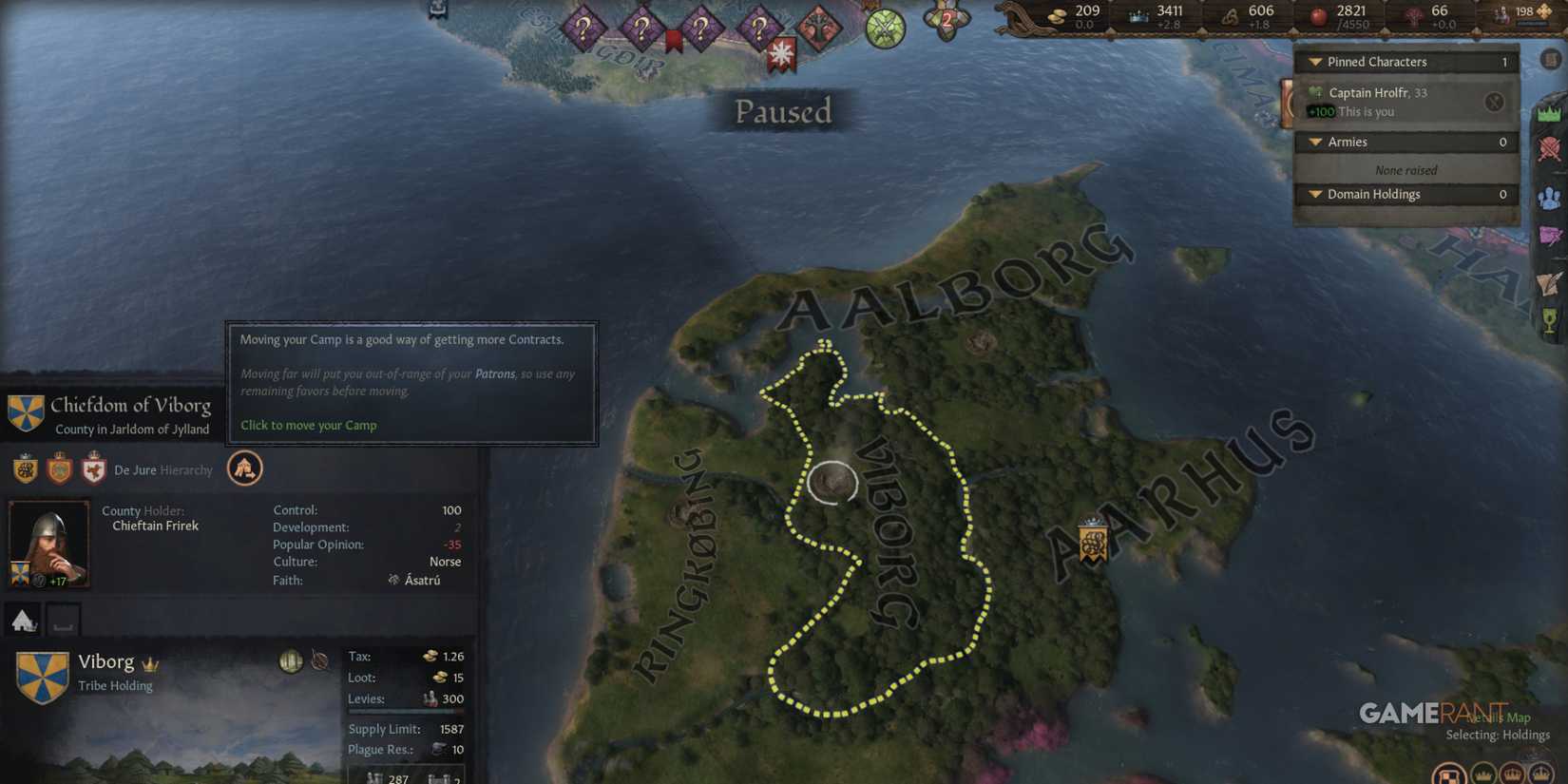Open the military icon with crossed swords sidebar
This screenshot has height=784, width=1568.
[1549, 147]
